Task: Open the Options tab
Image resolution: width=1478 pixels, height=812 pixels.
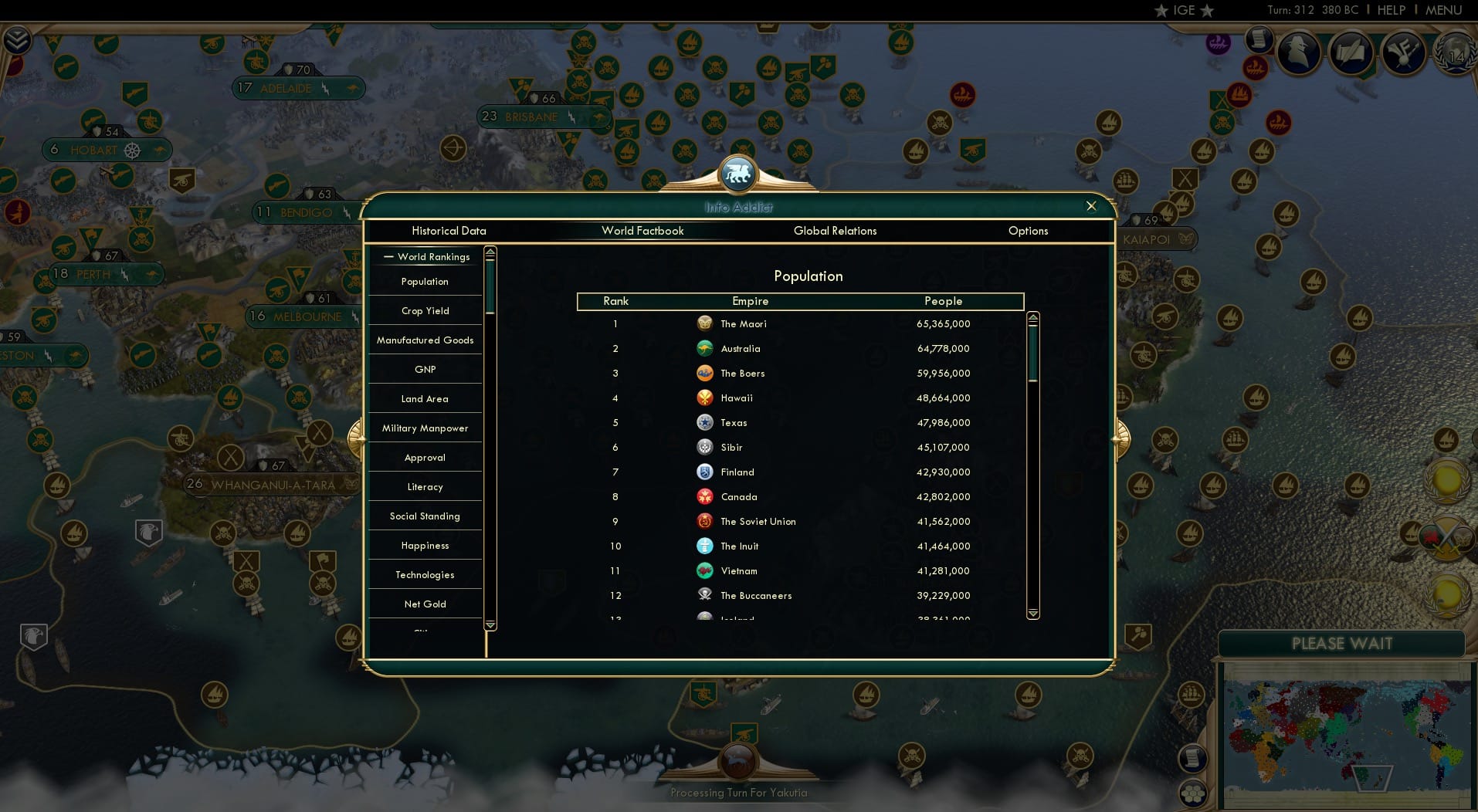Action: pos(1028,231)
